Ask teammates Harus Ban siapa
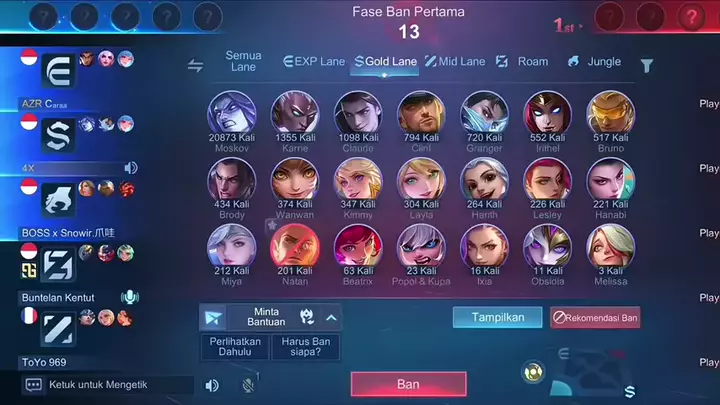720x405 pixels. 305,347
